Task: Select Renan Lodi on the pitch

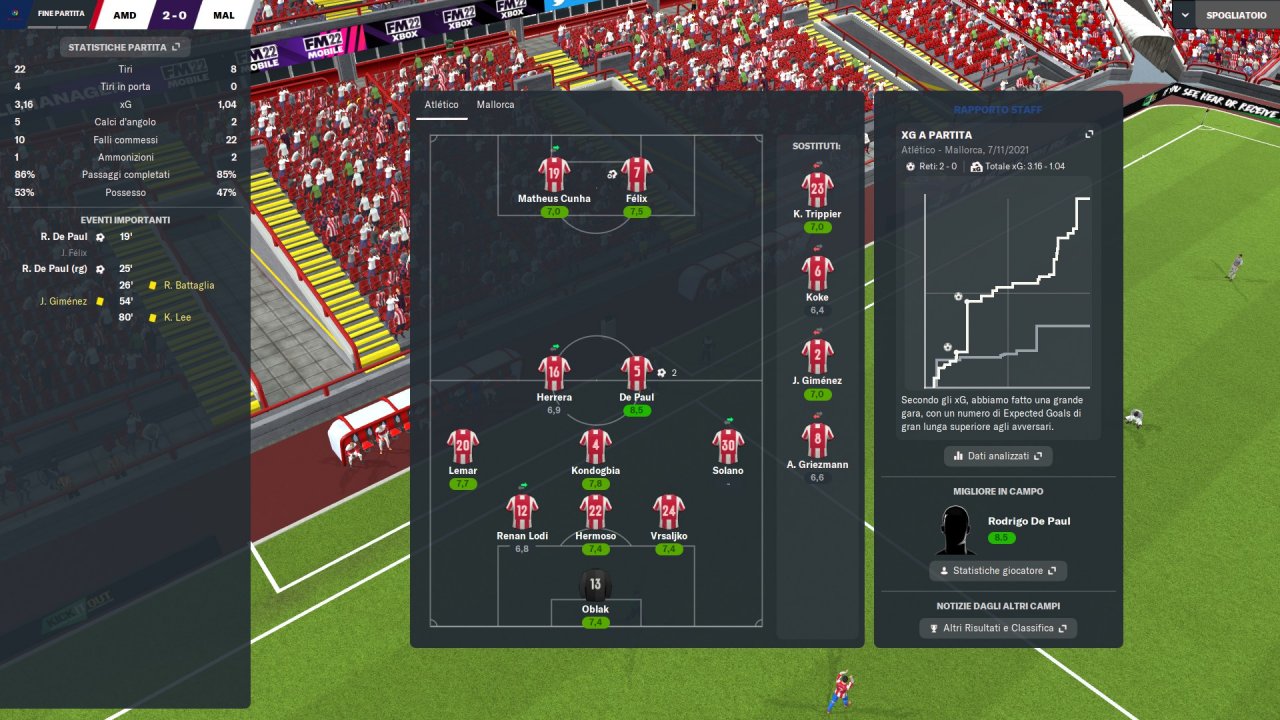Action: [x=522, y=511]
